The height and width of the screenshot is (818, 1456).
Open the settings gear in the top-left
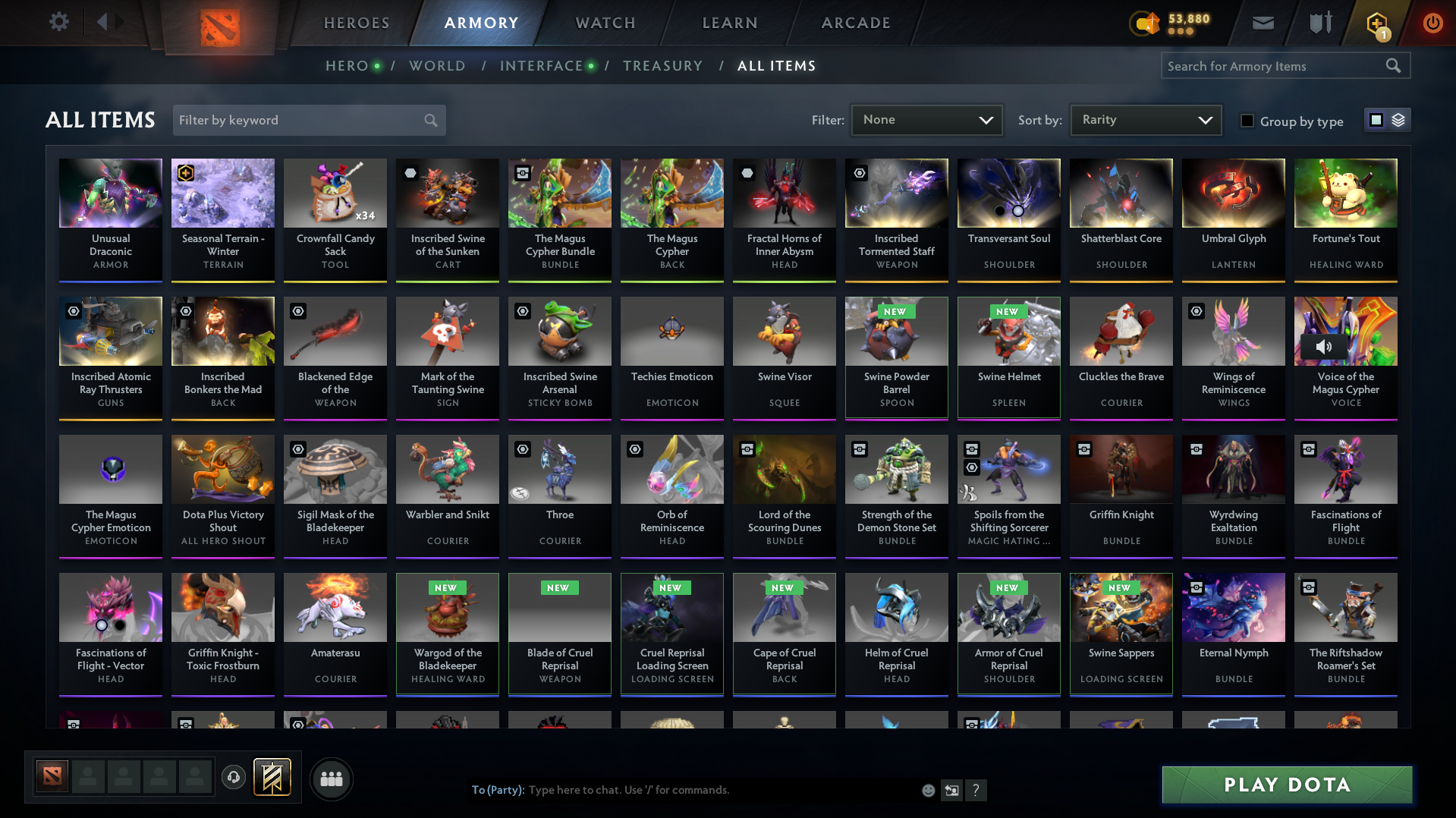[58, 22]
